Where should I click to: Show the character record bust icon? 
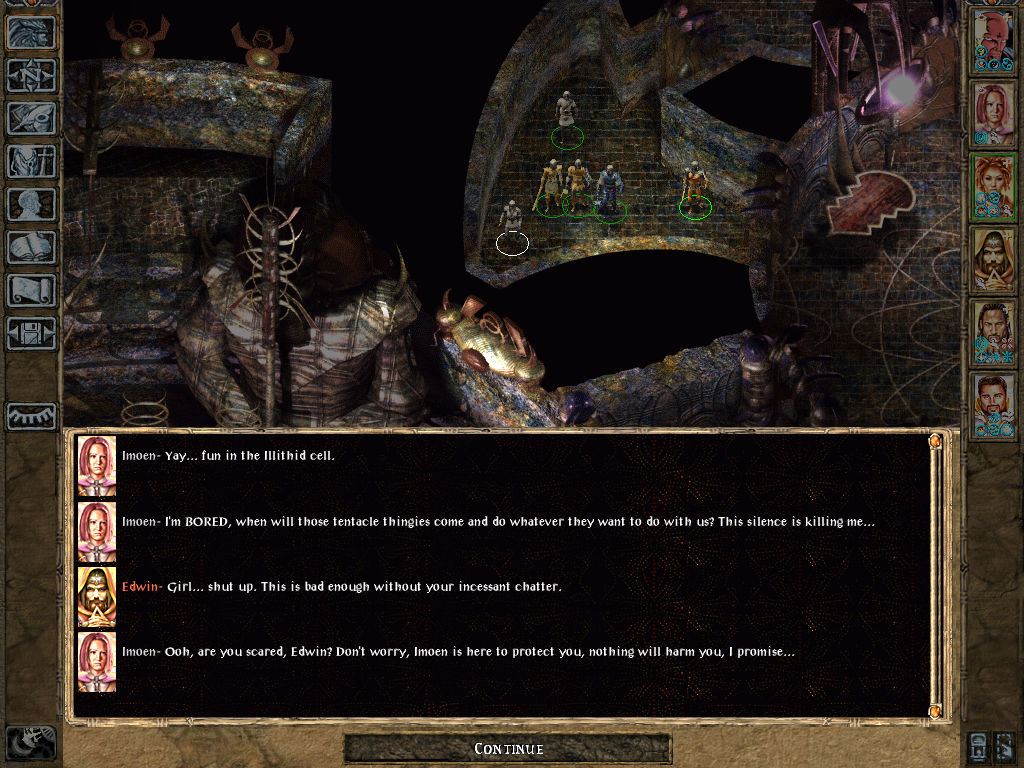[x=31, y=204]
